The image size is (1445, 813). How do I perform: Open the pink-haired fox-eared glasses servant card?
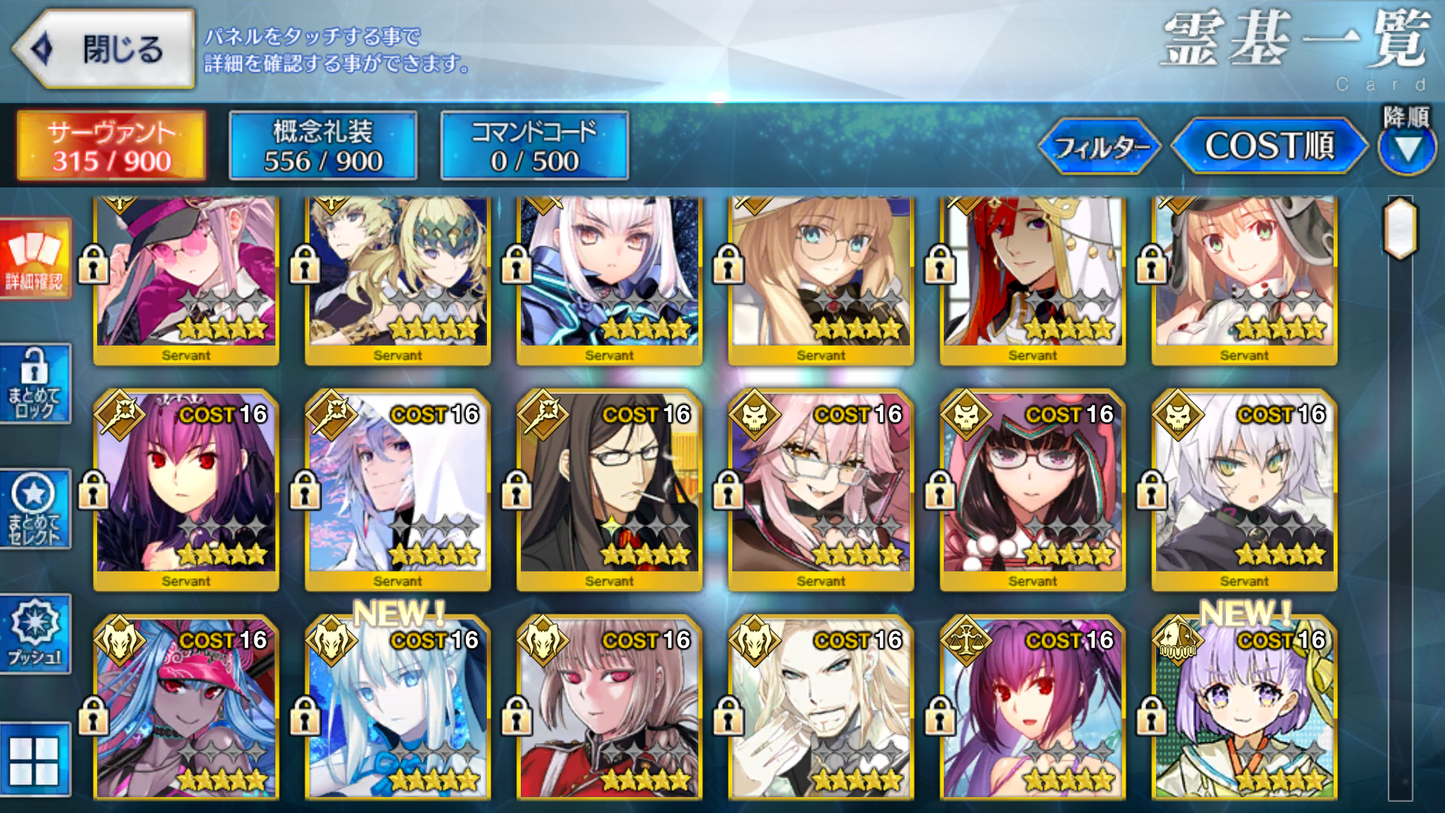[x=821, y=488]
